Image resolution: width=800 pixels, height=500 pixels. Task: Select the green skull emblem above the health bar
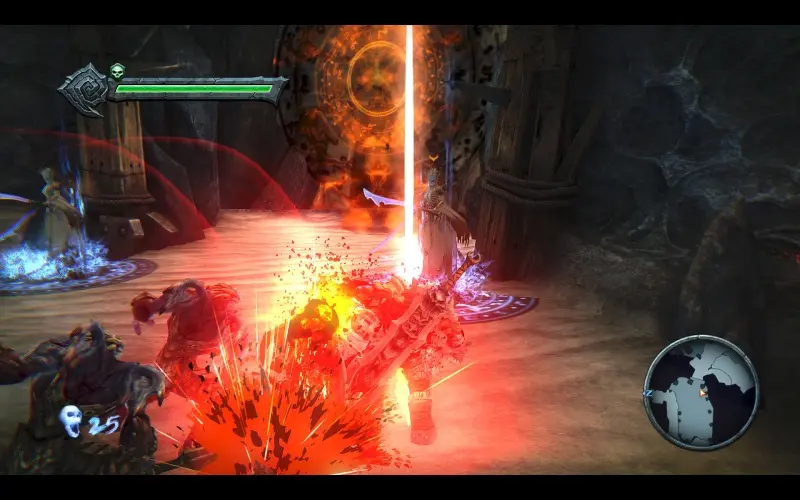tap(117, 71)
